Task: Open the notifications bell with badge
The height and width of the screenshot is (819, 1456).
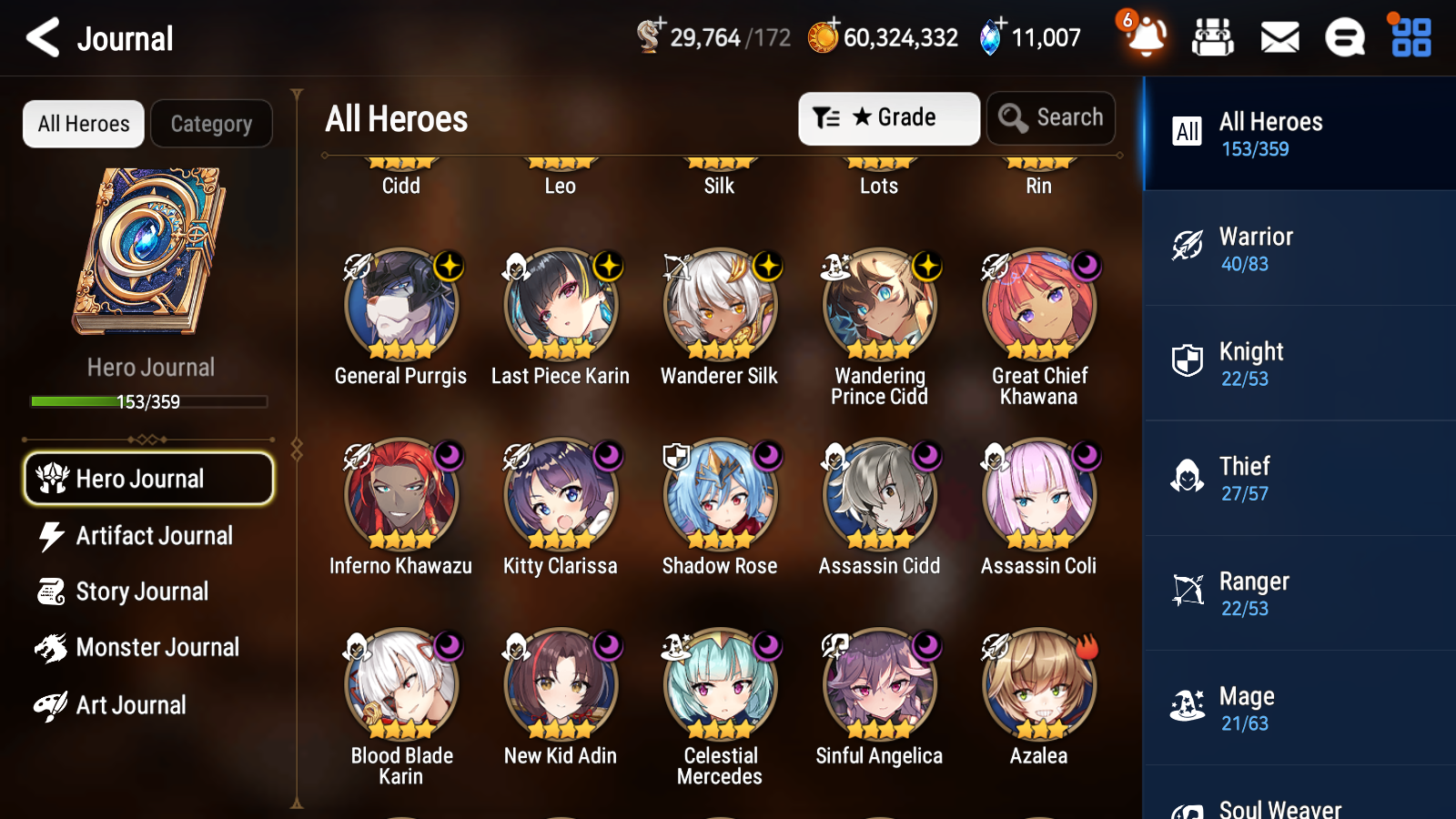Action: tap(1146, 38)
